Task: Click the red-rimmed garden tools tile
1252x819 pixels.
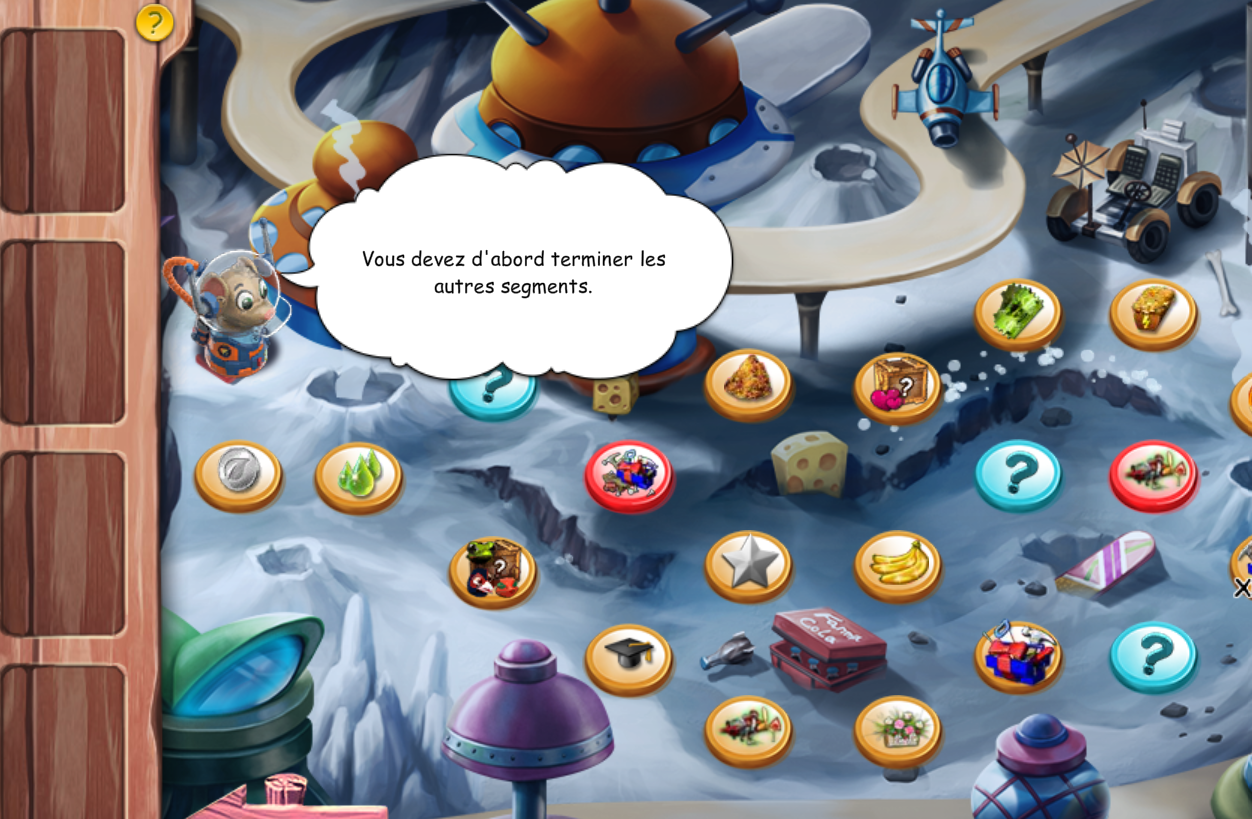Action: pyautogui.click(x=1153, y=474)
